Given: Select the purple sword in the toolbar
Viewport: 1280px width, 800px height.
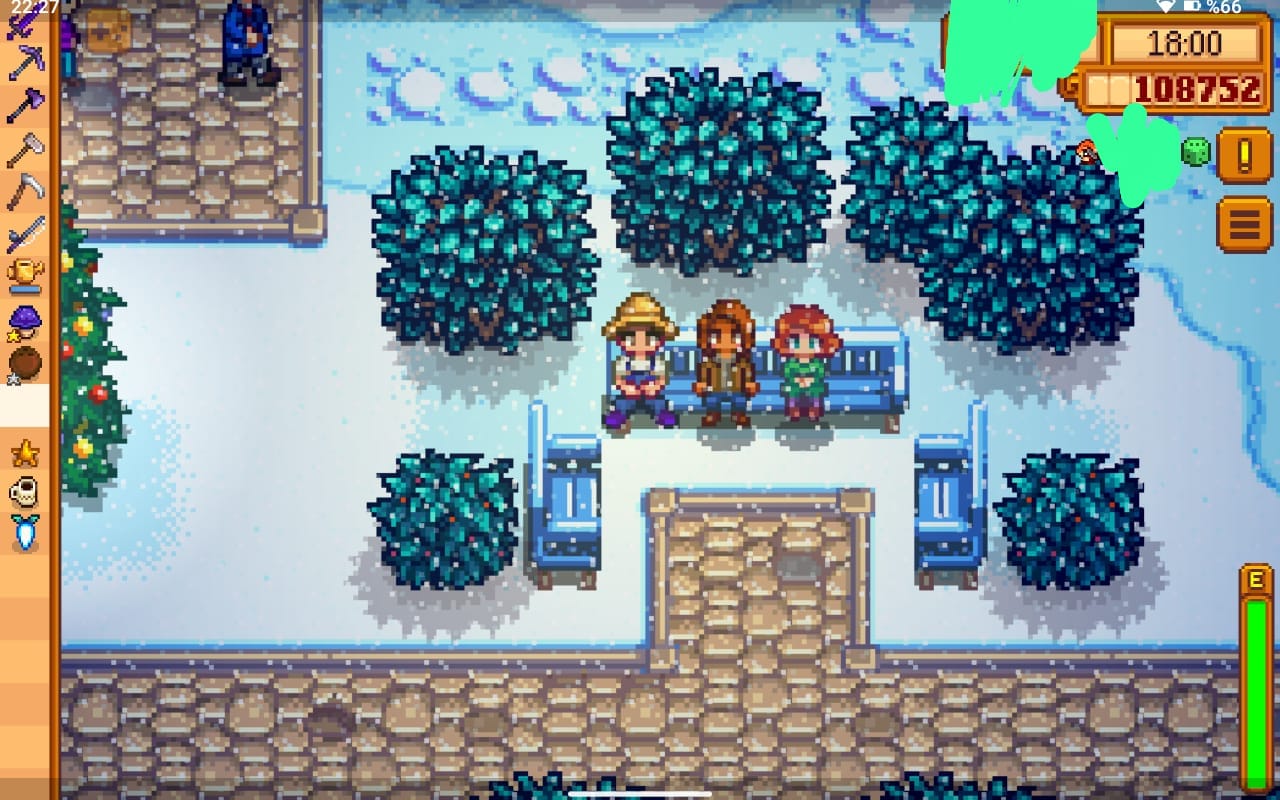Looking at the screenshot, I should (24, 22).
